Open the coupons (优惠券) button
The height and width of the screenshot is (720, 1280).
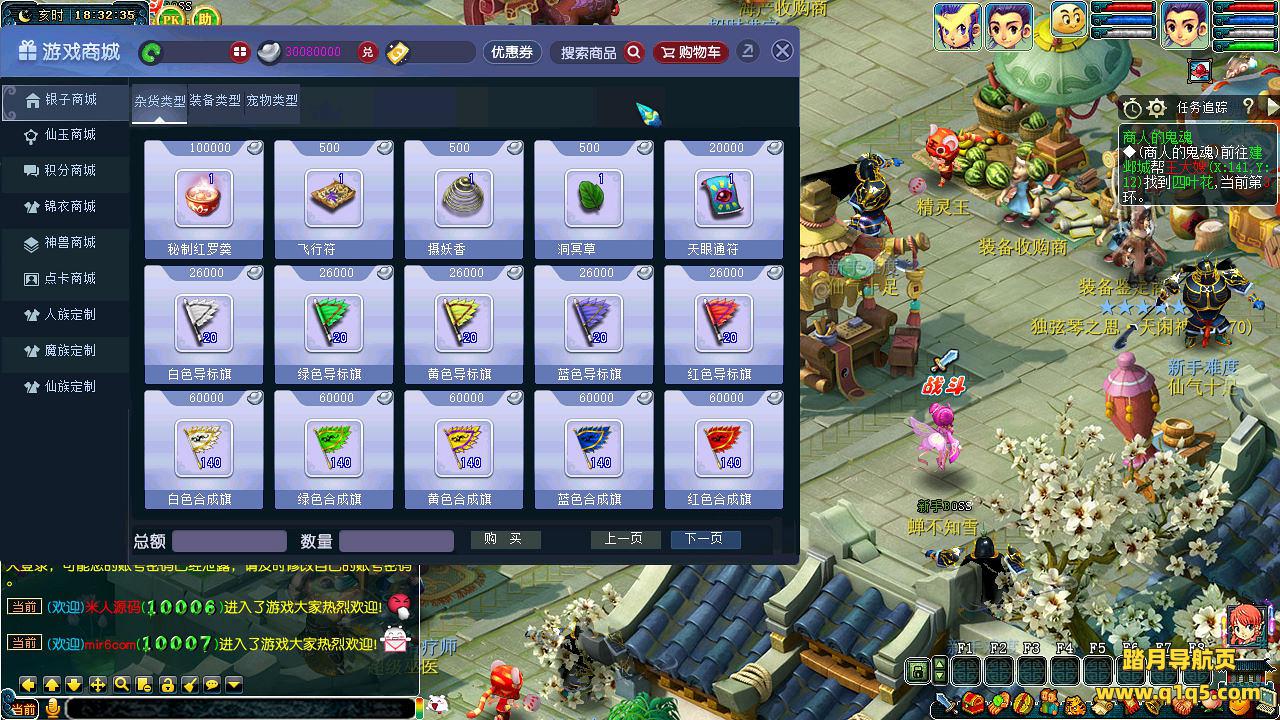pos(511,52)
